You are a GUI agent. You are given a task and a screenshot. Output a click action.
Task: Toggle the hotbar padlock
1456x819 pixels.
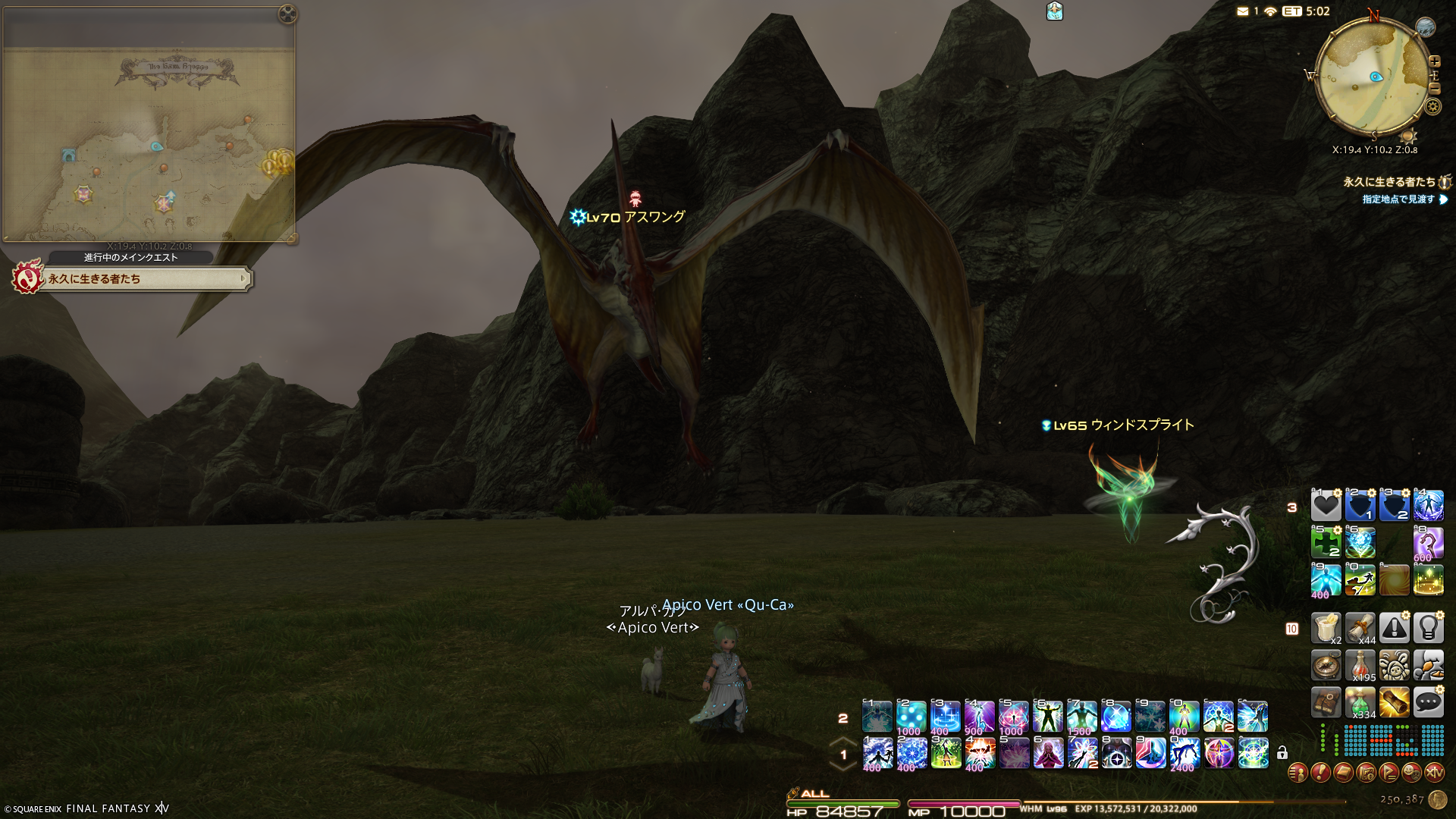point(1282,753)
